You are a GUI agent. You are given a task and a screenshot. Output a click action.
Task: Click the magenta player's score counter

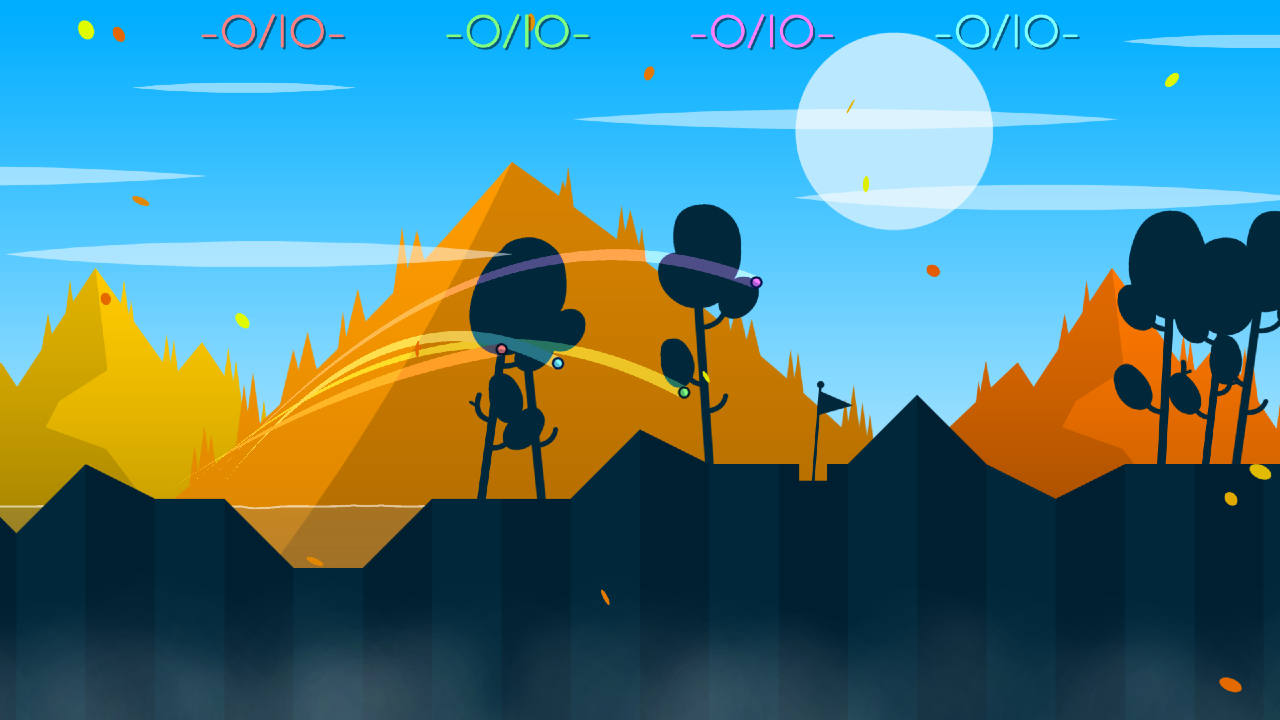[763, 32]
